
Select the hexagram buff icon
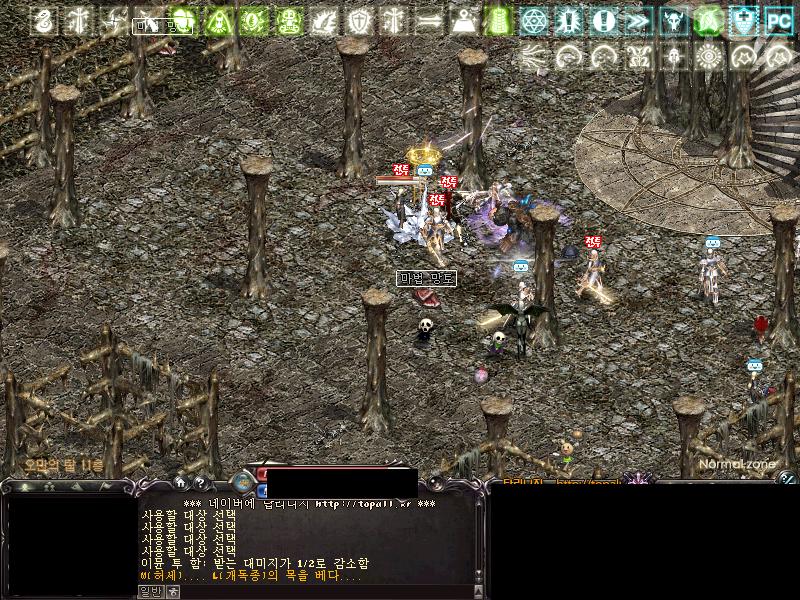point(534,20)
